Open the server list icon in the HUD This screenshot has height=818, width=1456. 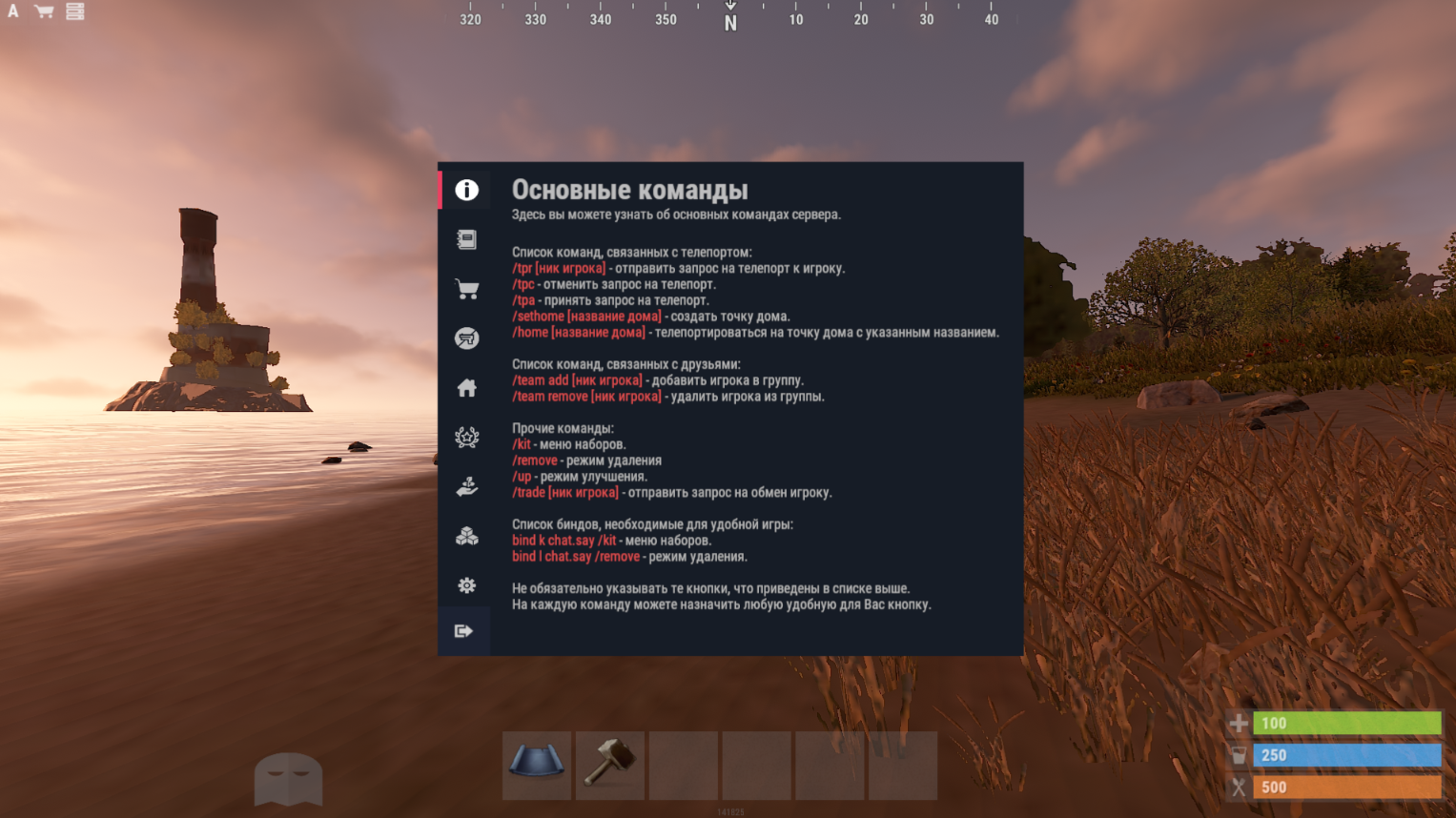pyautogui.click(x=74, y=11)
